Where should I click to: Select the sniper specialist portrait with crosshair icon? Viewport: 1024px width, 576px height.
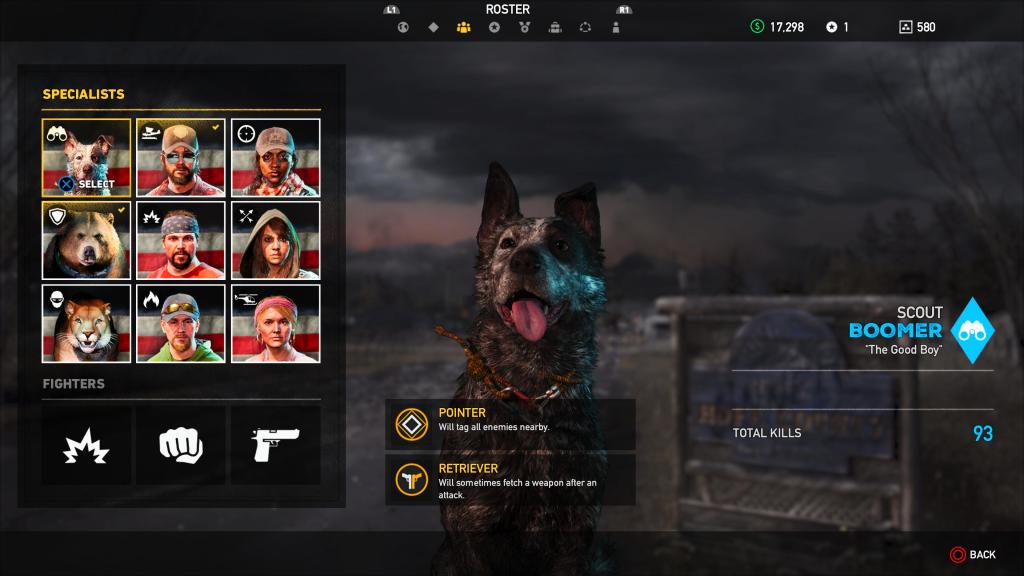click(x=276, y=158)
